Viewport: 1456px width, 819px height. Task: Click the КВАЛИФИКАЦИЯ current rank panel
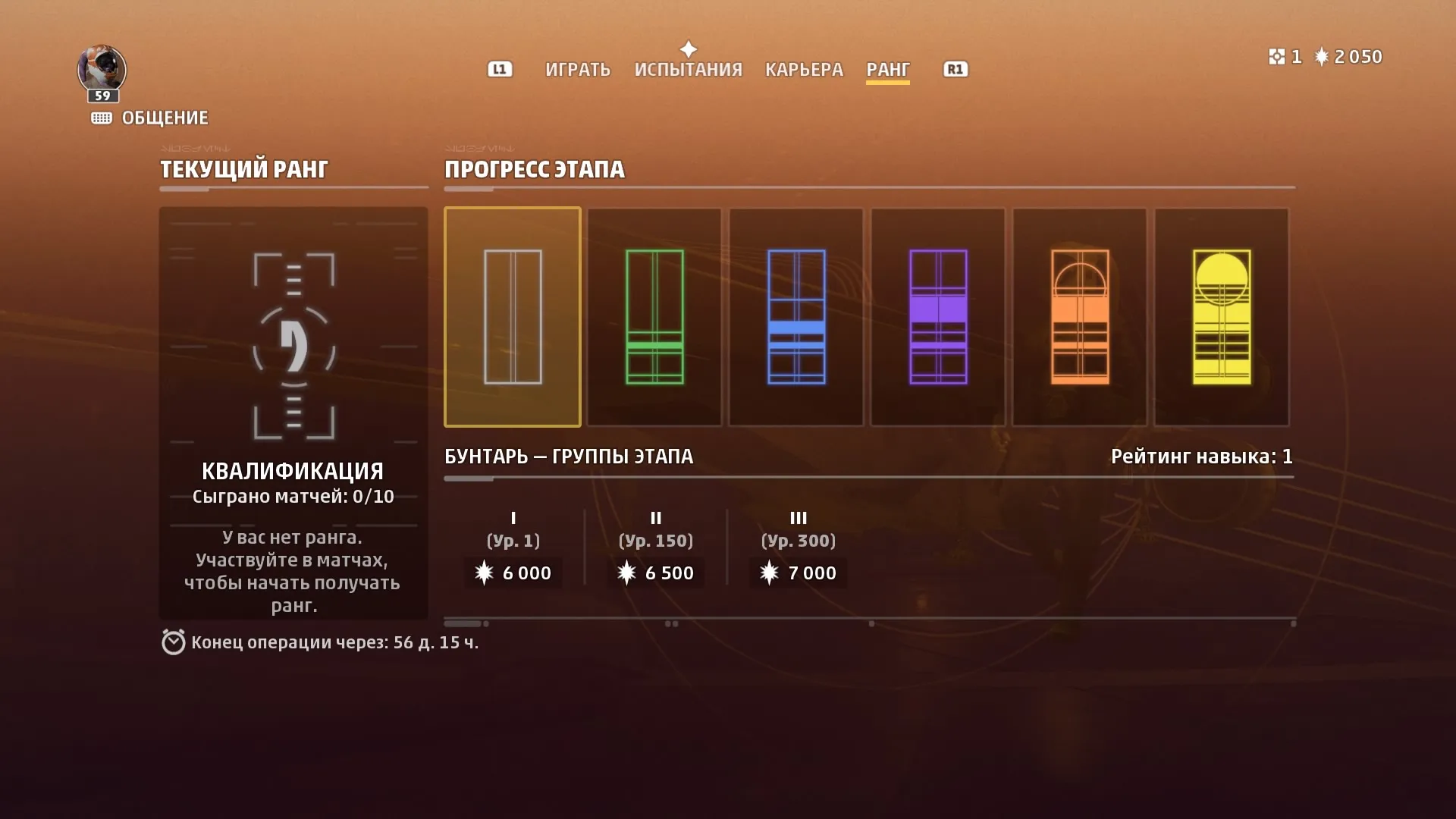tap(293, 413)
